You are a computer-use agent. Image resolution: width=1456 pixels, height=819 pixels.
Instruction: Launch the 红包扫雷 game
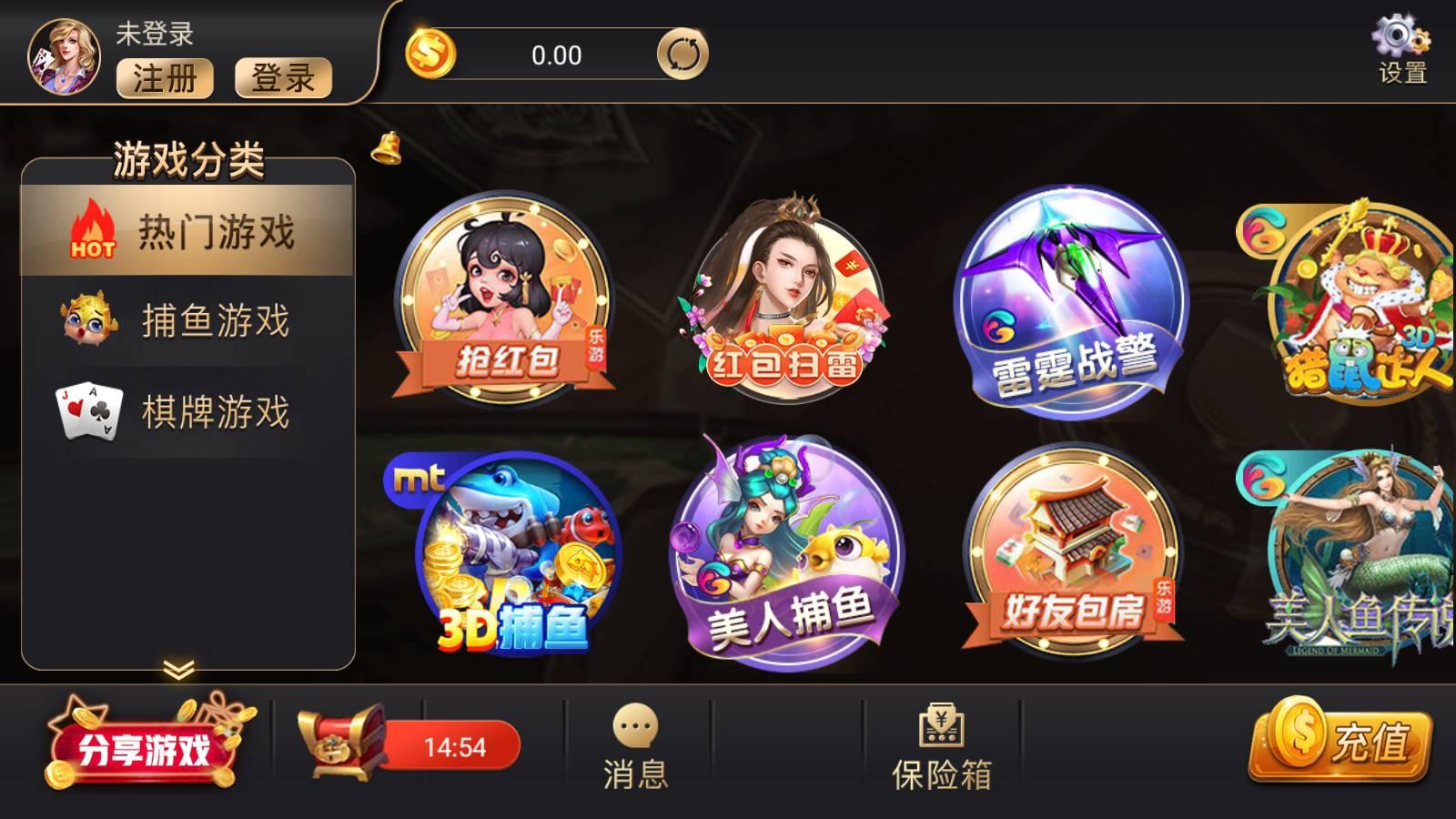[x=787, y=300]
